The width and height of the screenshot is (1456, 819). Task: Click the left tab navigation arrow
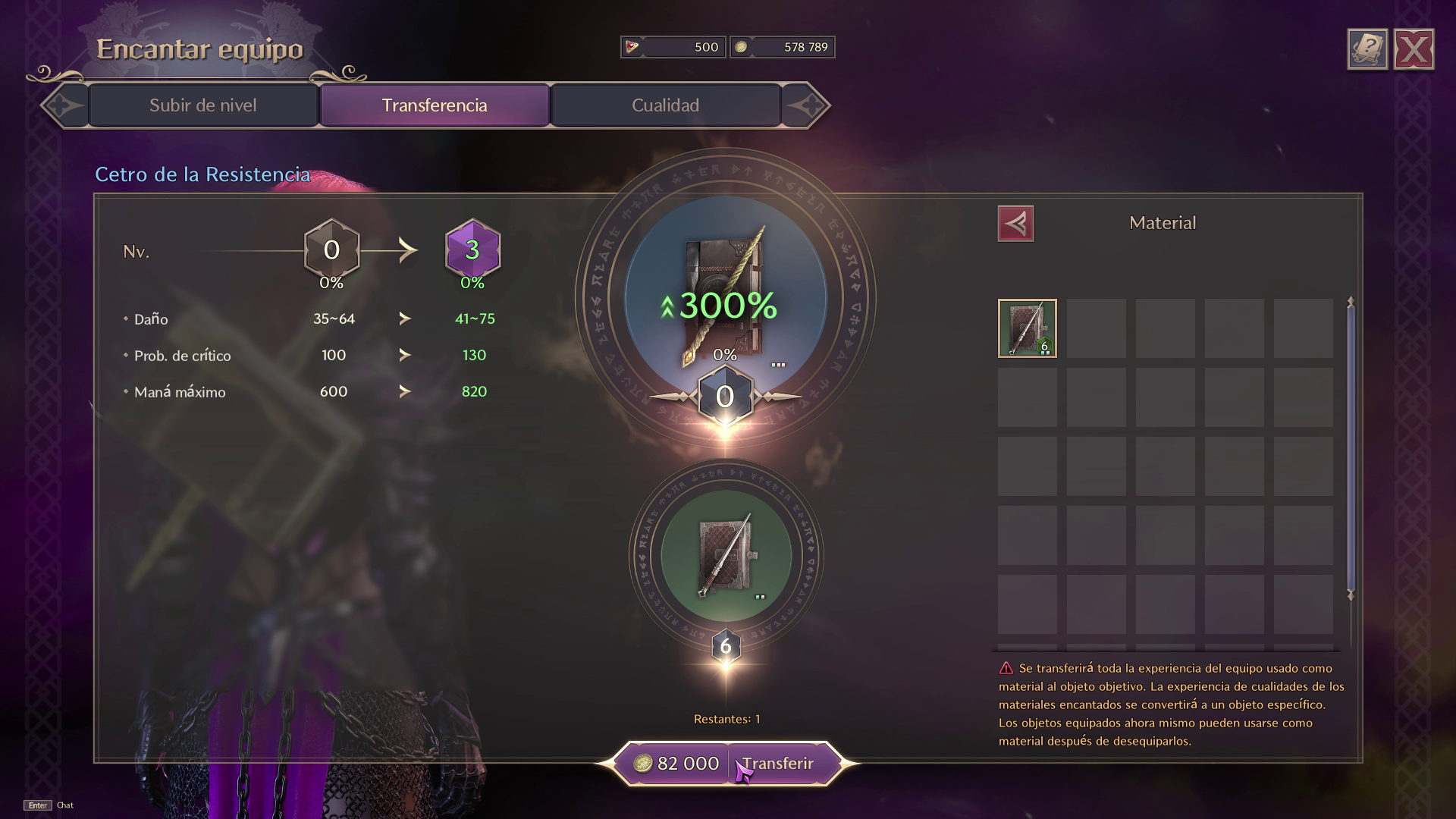click(x=65, y=105)
